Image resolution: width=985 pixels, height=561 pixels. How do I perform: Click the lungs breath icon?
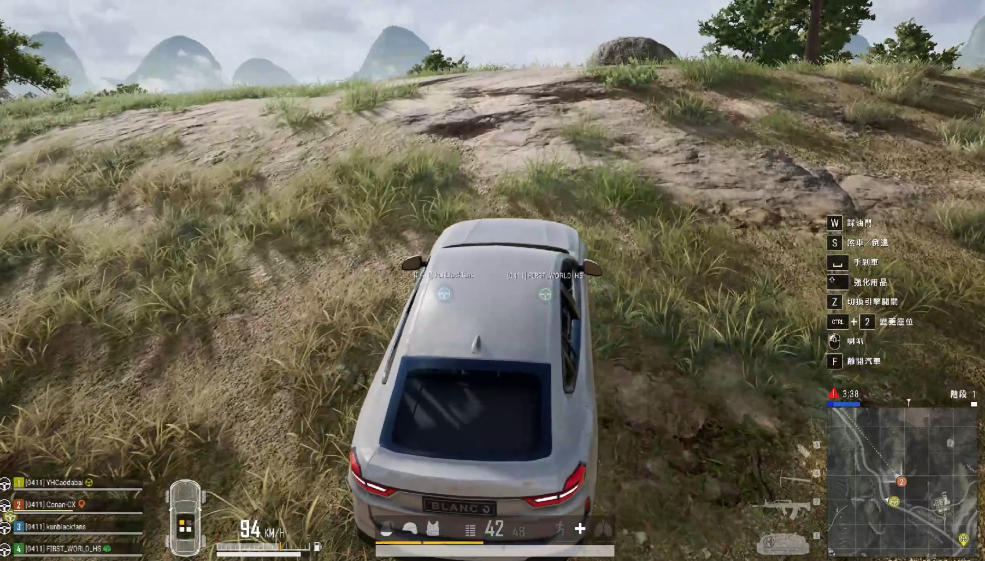point(603,529)
